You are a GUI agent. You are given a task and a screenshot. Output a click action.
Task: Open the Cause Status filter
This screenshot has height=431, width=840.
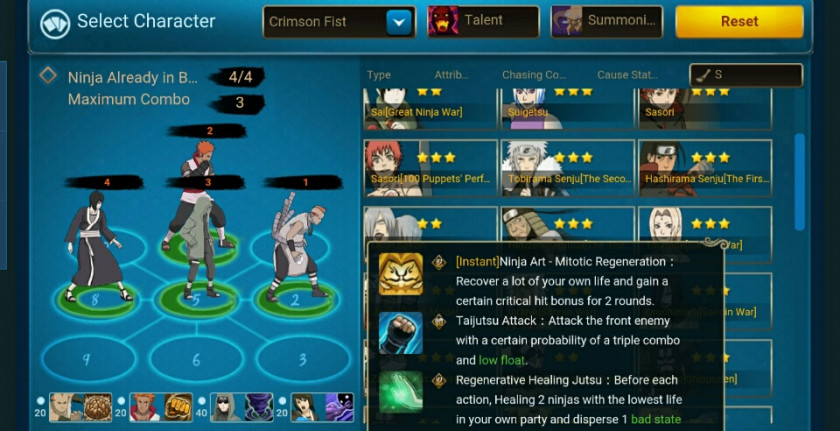point(627,75)
